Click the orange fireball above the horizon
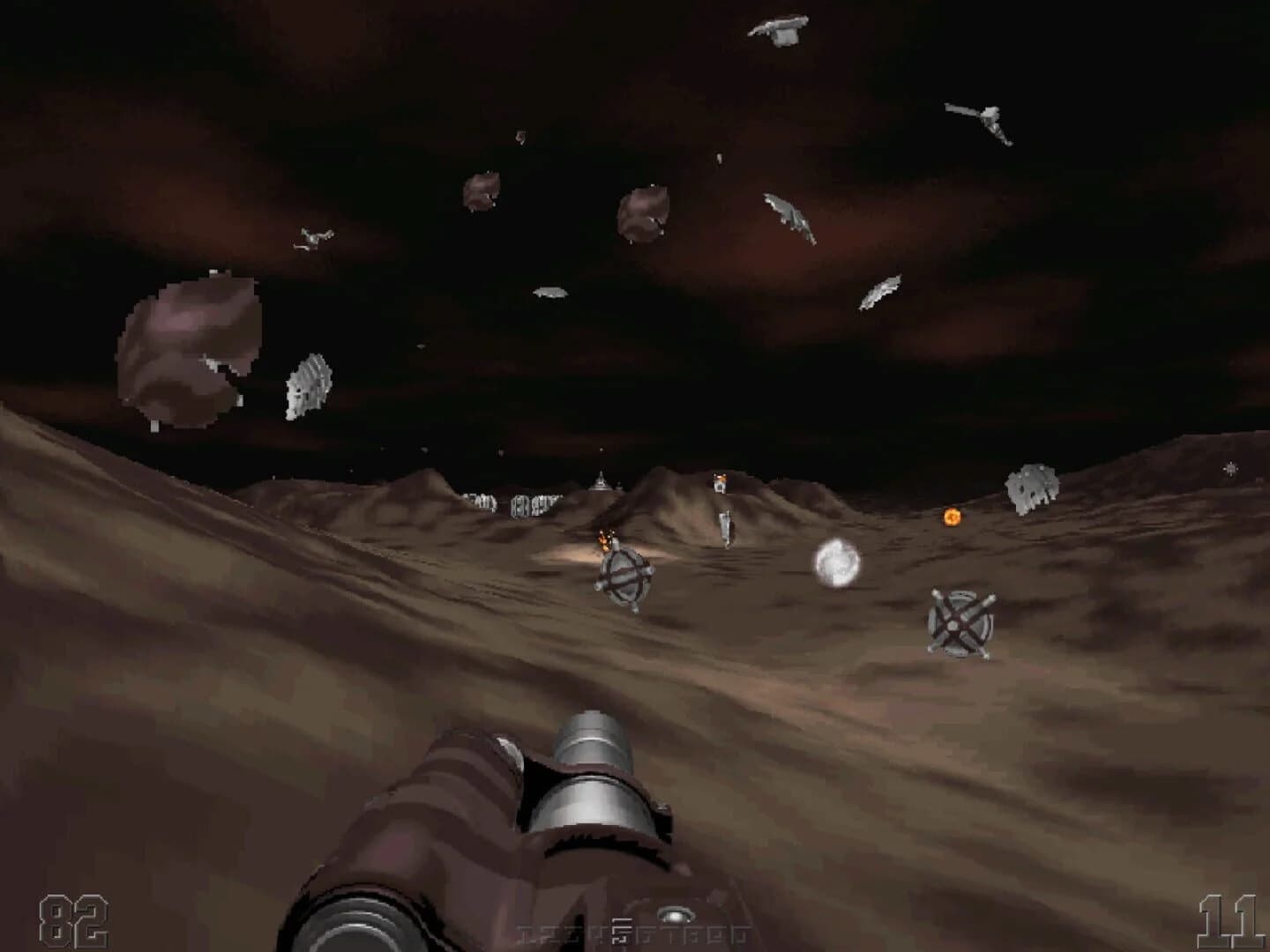1270x952 pixels. click(952, 516)
